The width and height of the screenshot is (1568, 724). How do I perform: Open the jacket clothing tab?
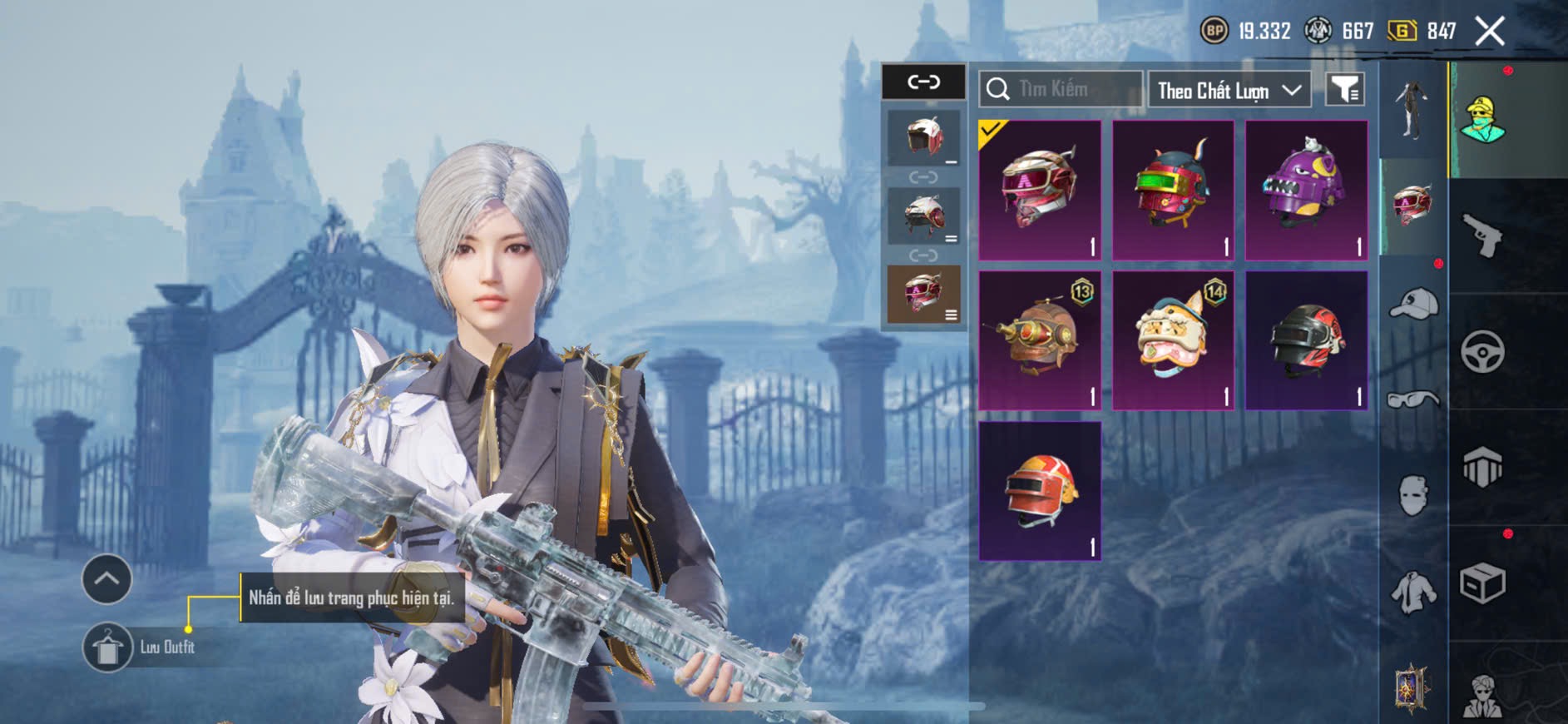point(1413,593)
